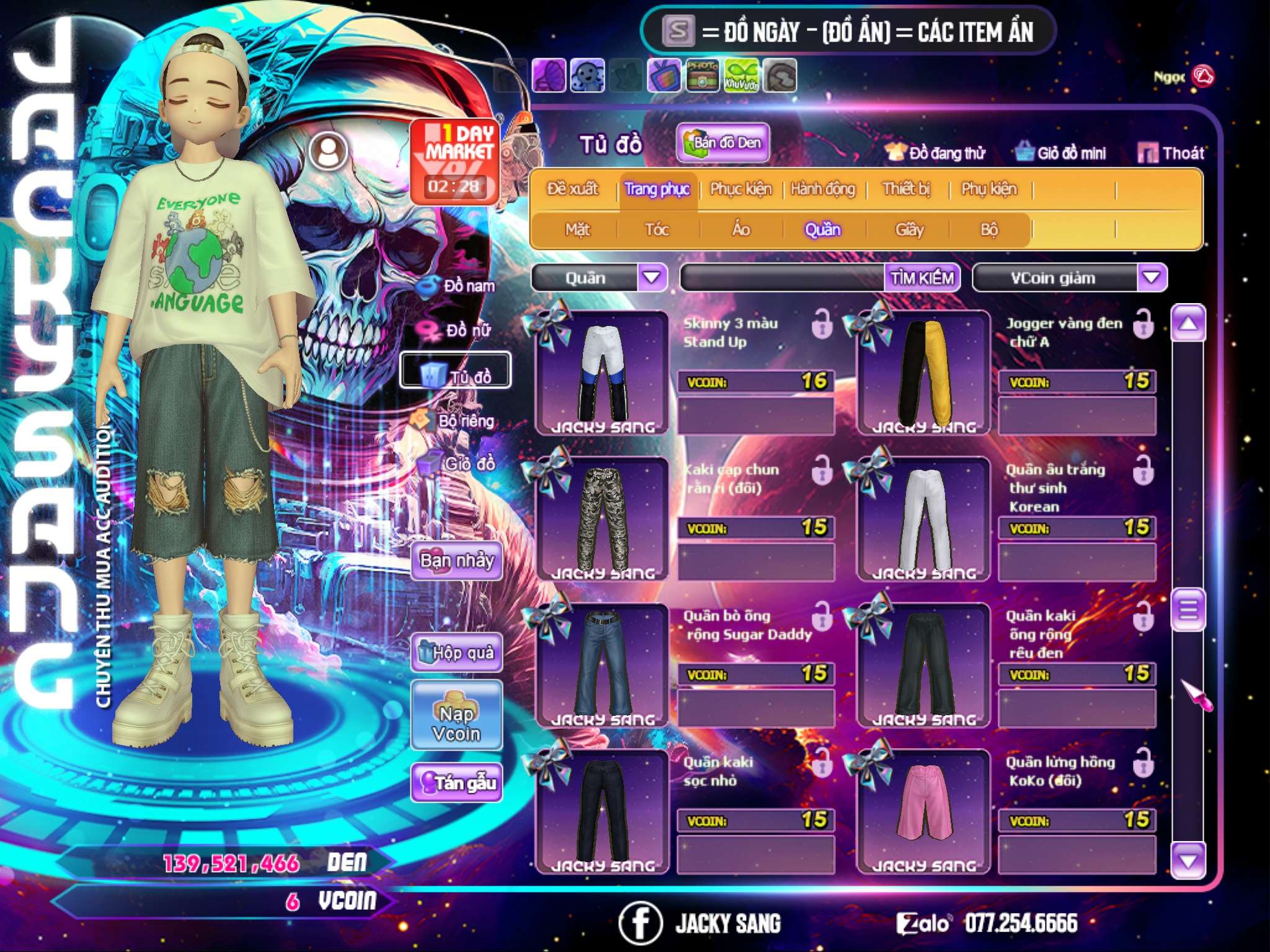Viewport: 1270px width, 952px height.
Task: Open the Bán đồ Den shop
Action: (722, 143)
